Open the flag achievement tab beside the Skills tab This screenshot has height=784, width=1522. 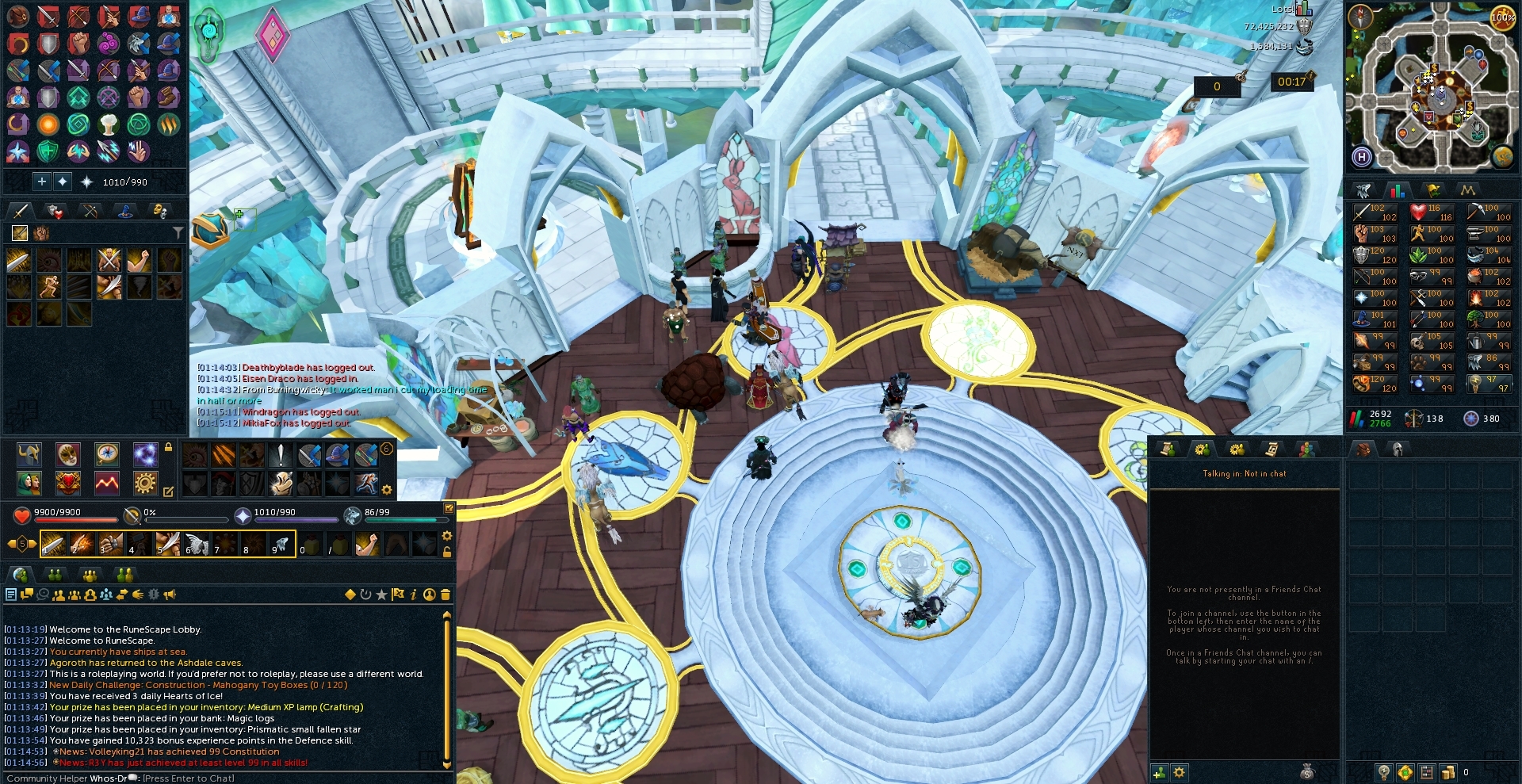click(1432, 190)
